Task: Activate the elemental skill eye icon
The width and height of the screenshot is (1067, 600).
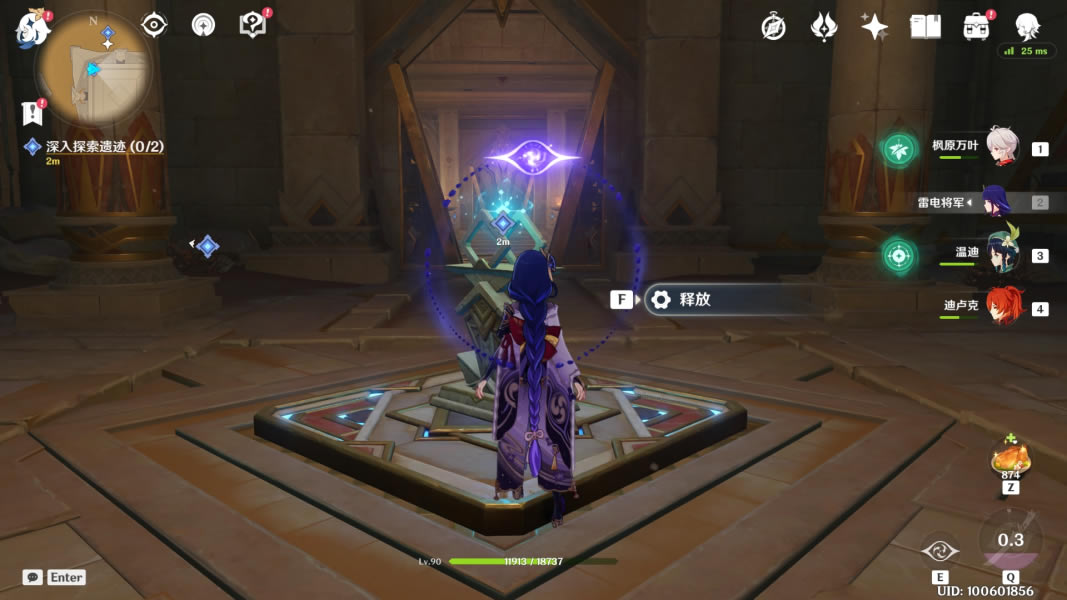Action: click(940, 551)
